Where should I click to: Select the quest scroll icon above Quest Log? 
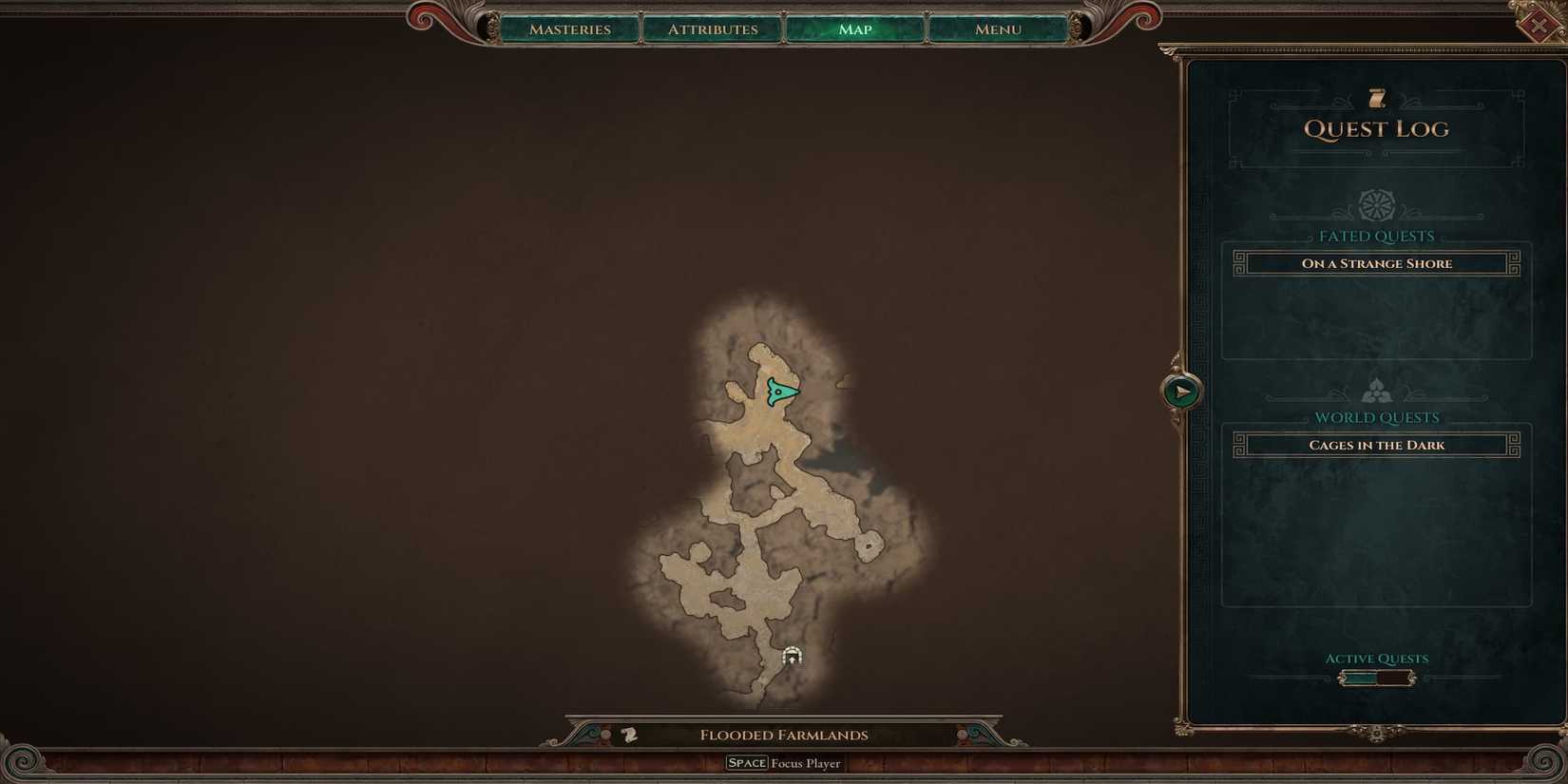point(1376,95)
